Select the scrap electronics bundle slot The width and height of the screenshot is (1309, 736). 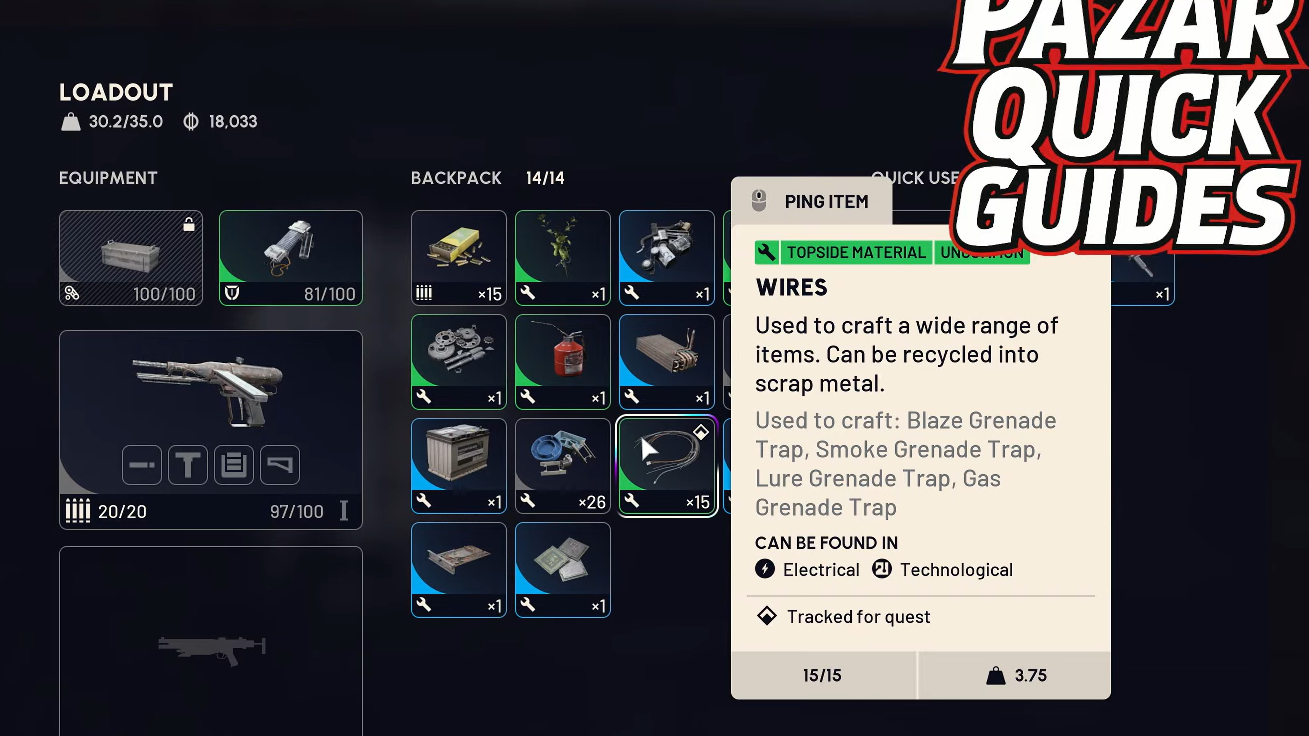pyautogui.click(x=667, y=257)
